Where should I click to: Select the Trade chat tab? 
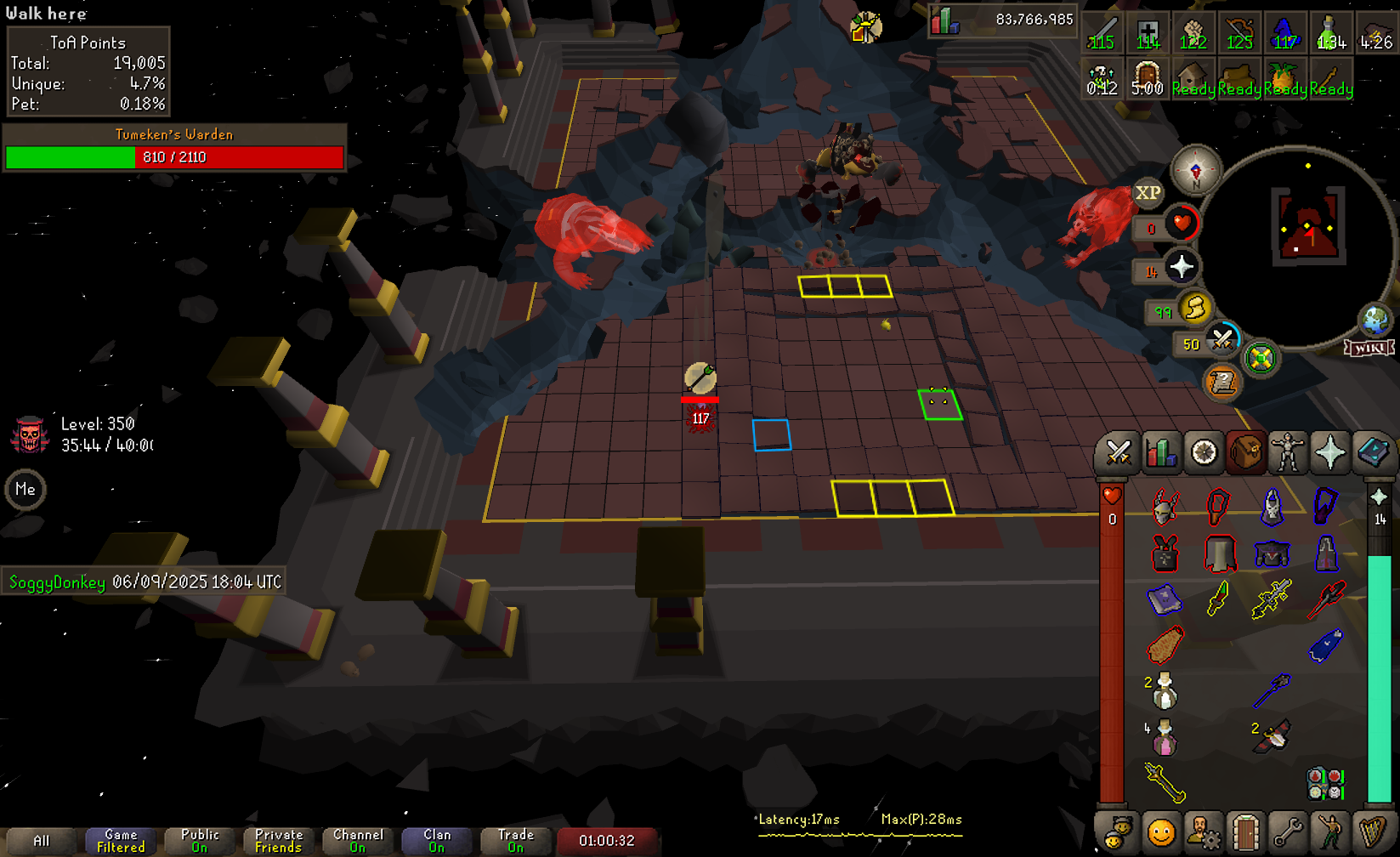pyautogui.click(x=516, y=841)
